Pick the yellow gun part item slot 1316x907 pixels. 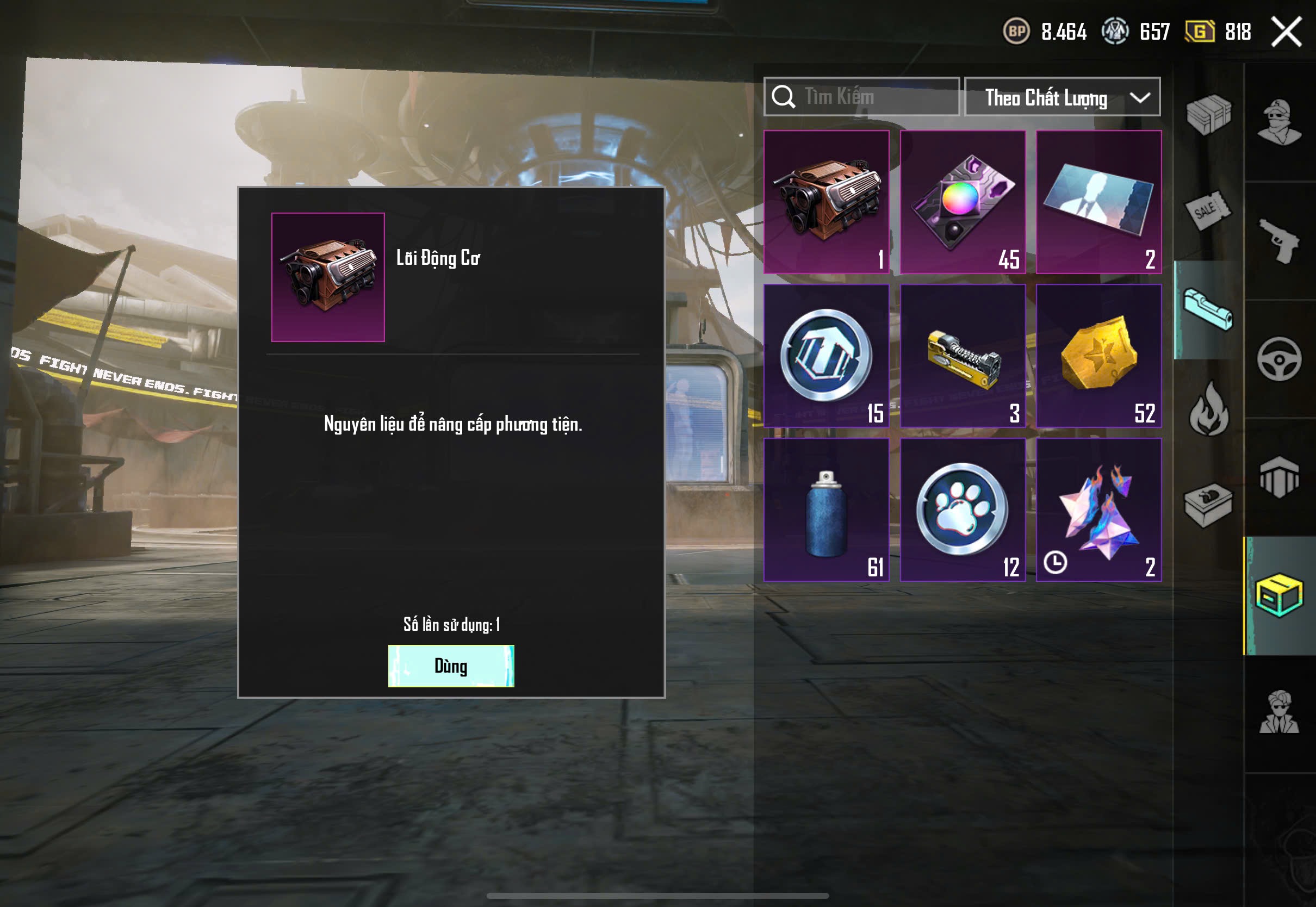click(963, 356)
